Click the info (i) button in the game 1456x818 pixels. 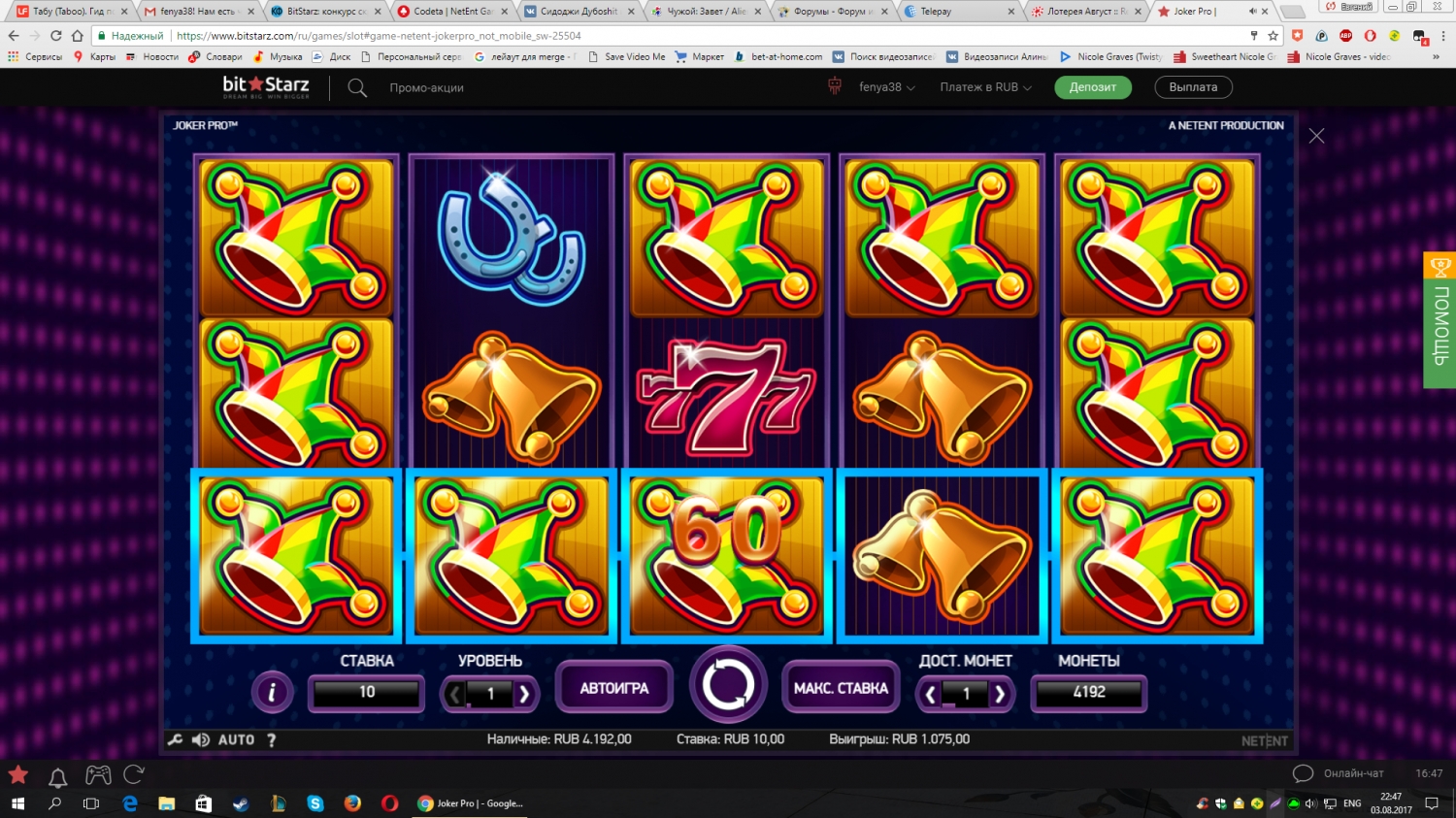273,693
